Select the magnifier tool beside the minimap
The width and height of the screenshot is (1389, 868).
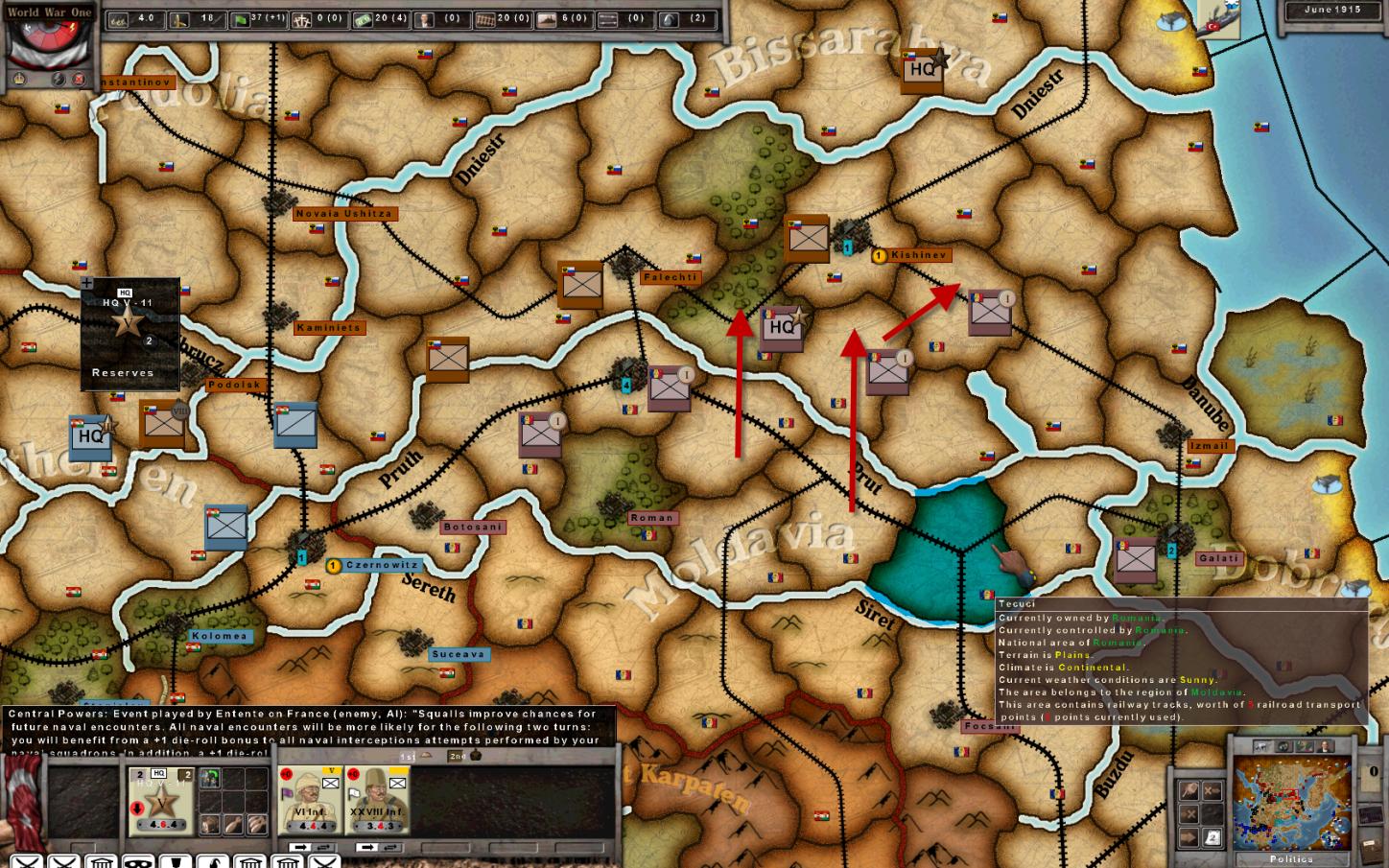pyautogui.click(x=1189, y=790)
